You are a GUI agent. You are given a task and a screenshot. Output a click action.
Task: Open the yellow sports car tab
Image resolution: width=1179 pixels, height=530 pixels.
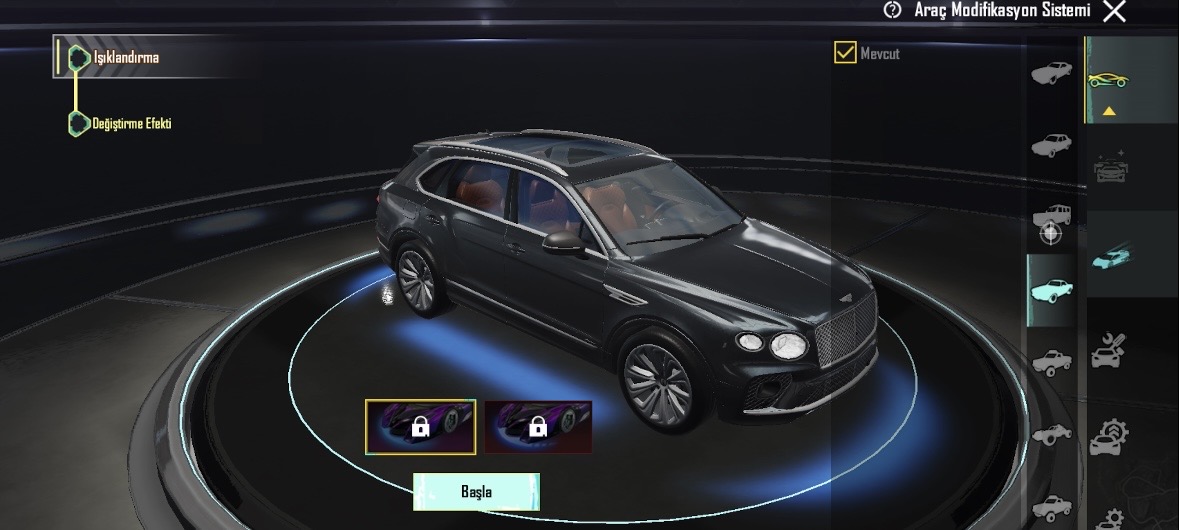pos(1108,80)
